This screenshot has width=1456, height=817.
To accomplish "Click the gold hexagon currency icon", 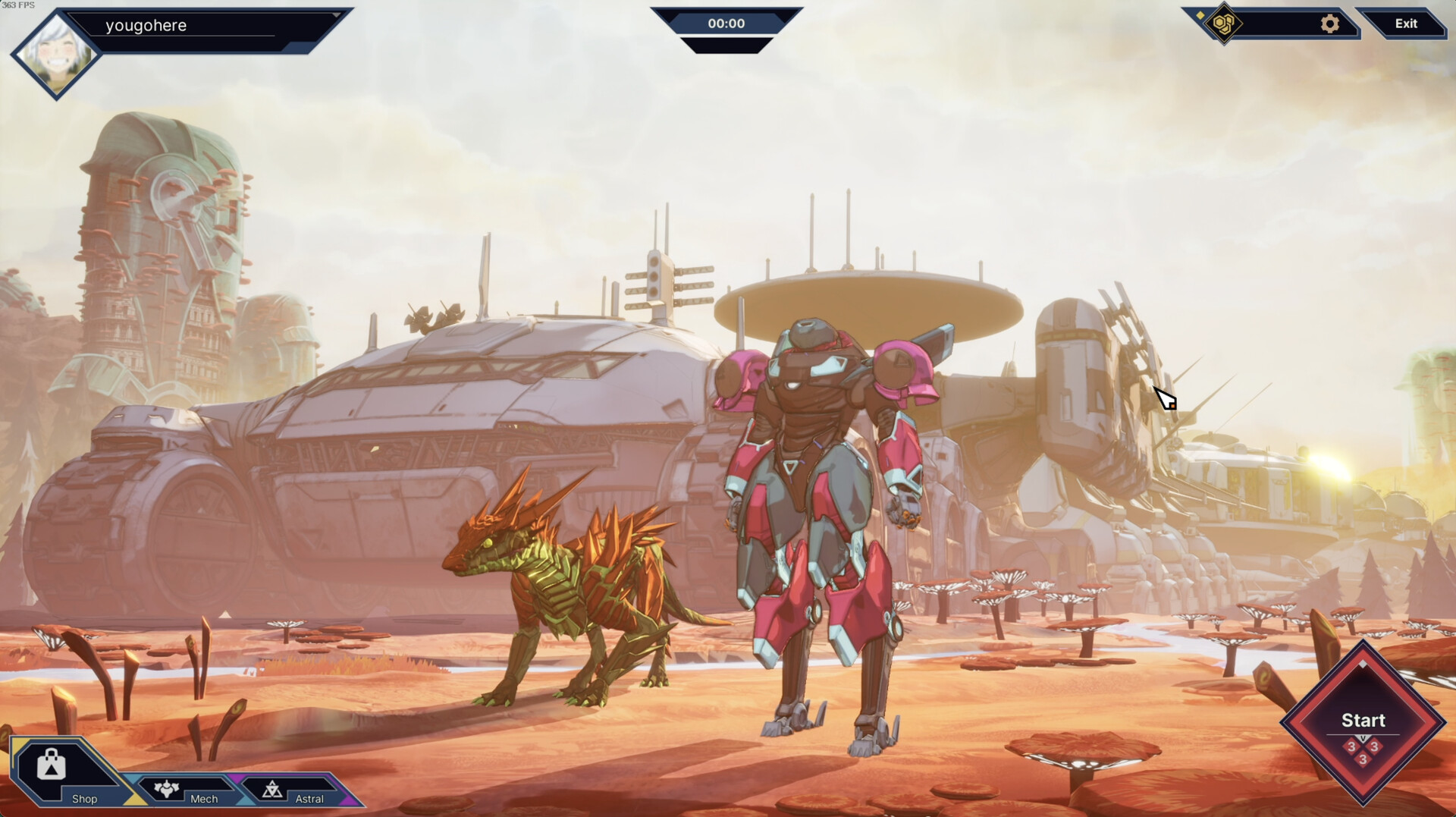I will [1223, 24].
